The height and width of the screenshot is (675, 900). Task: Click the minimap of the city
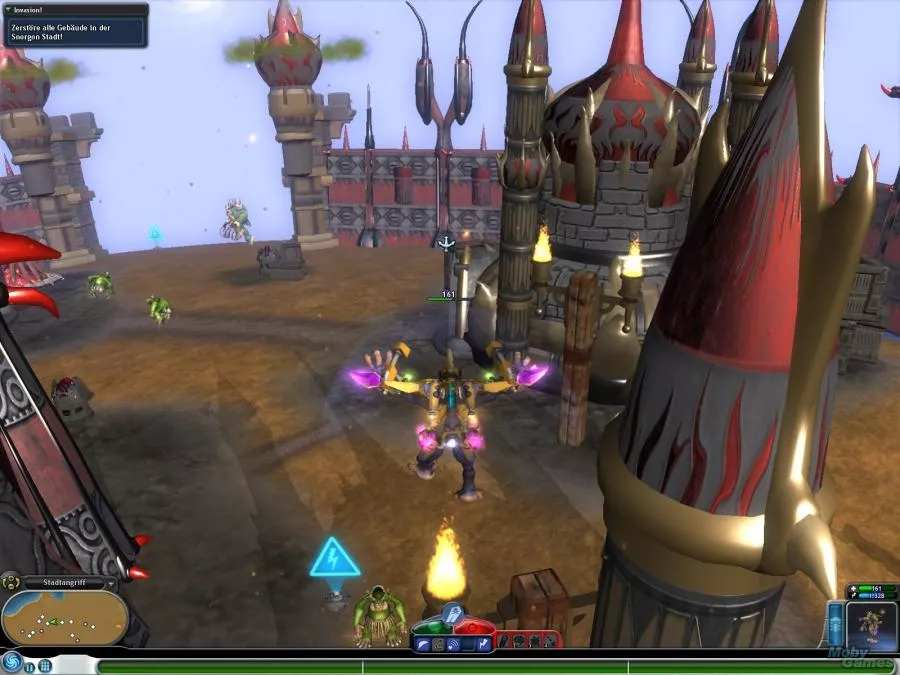tap(64, 616)
